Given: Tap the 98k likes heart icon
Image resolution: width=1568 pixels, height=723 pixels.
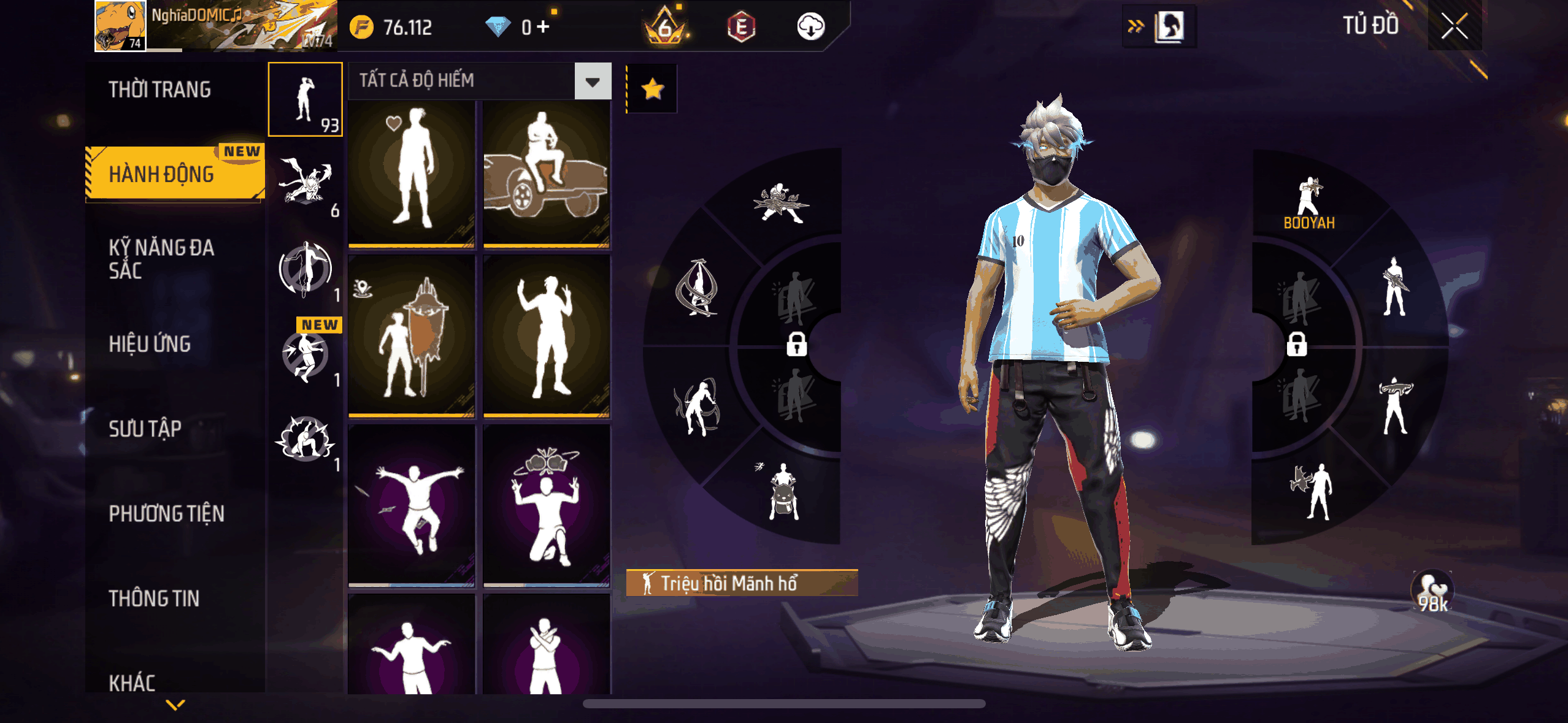Looking at the screenshot, I should [1432, 592].
